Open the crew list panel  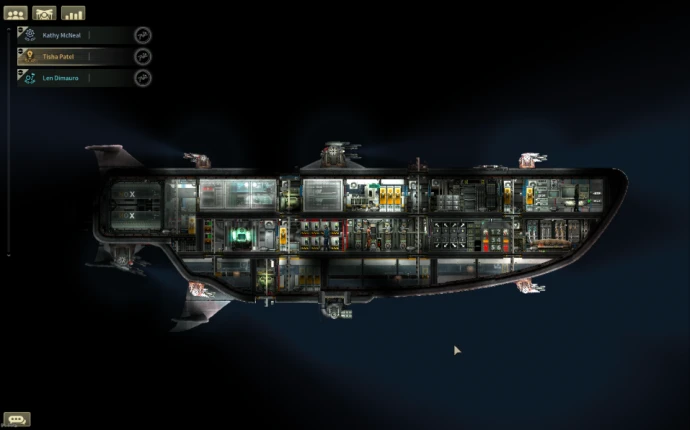[16, 13]
